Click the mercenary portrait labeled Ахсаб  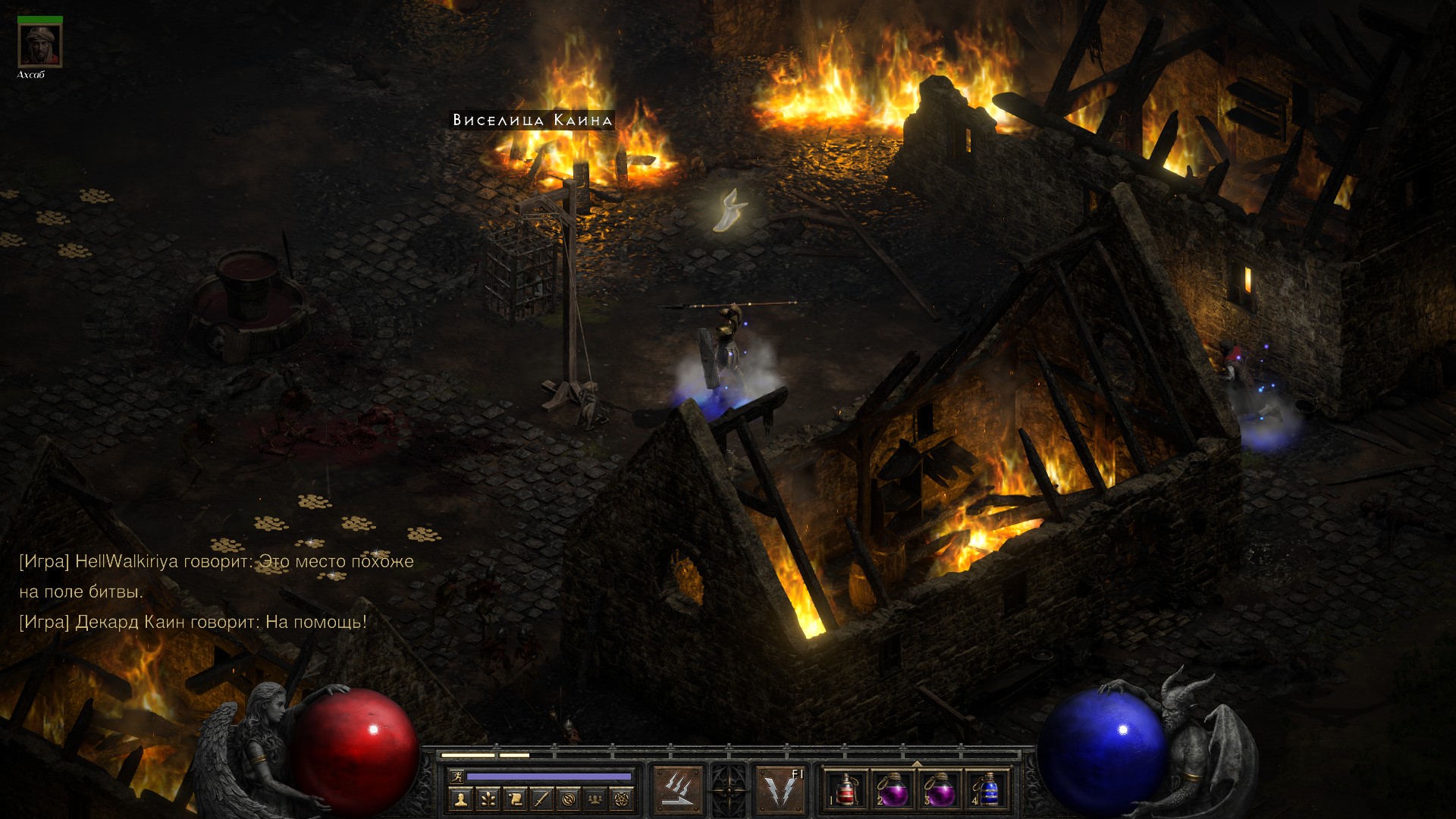point(39,46)
